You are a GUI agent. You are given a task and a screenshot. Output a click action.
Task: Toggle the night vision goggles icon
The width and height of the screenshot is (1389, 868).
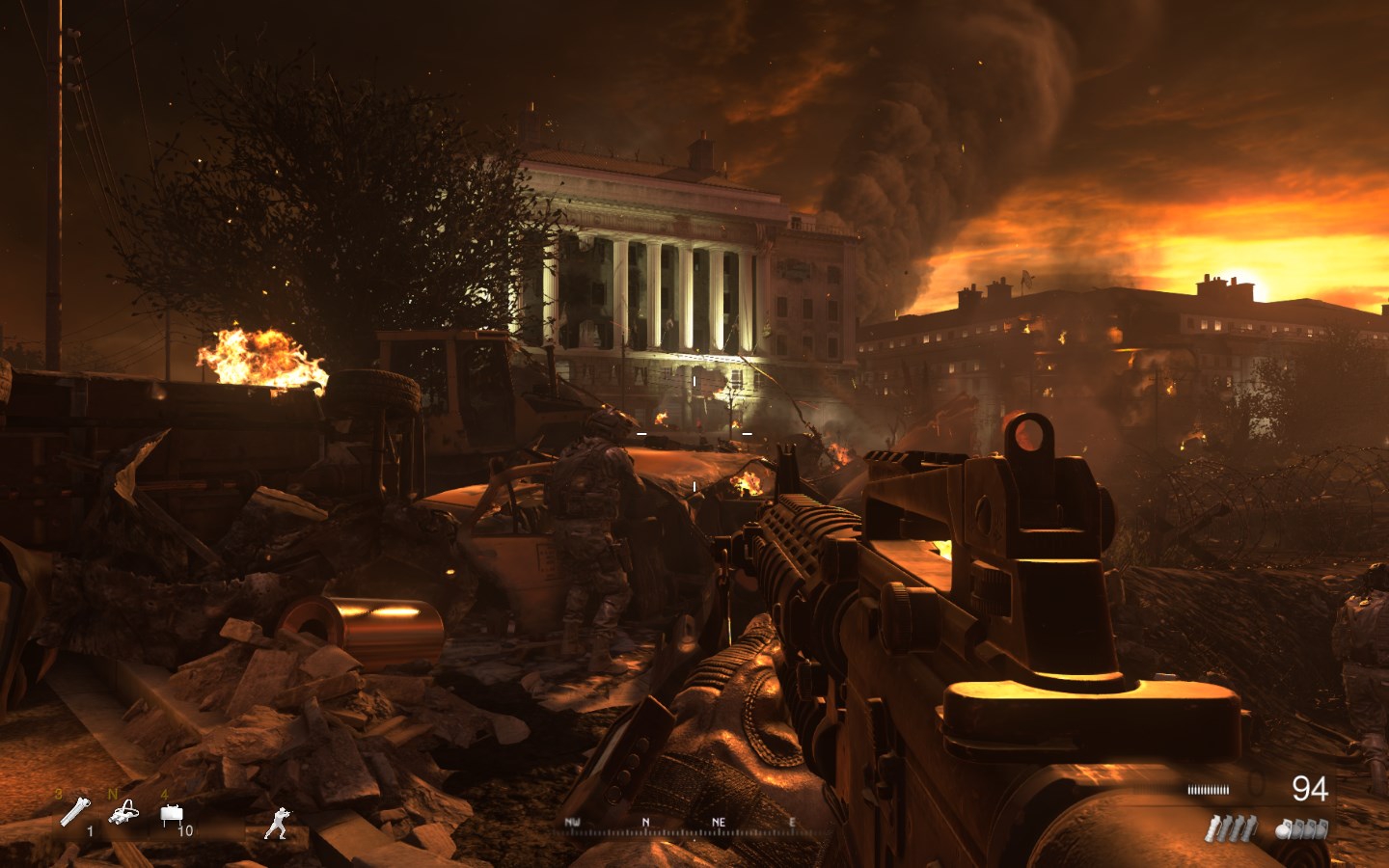click(123, 815)
